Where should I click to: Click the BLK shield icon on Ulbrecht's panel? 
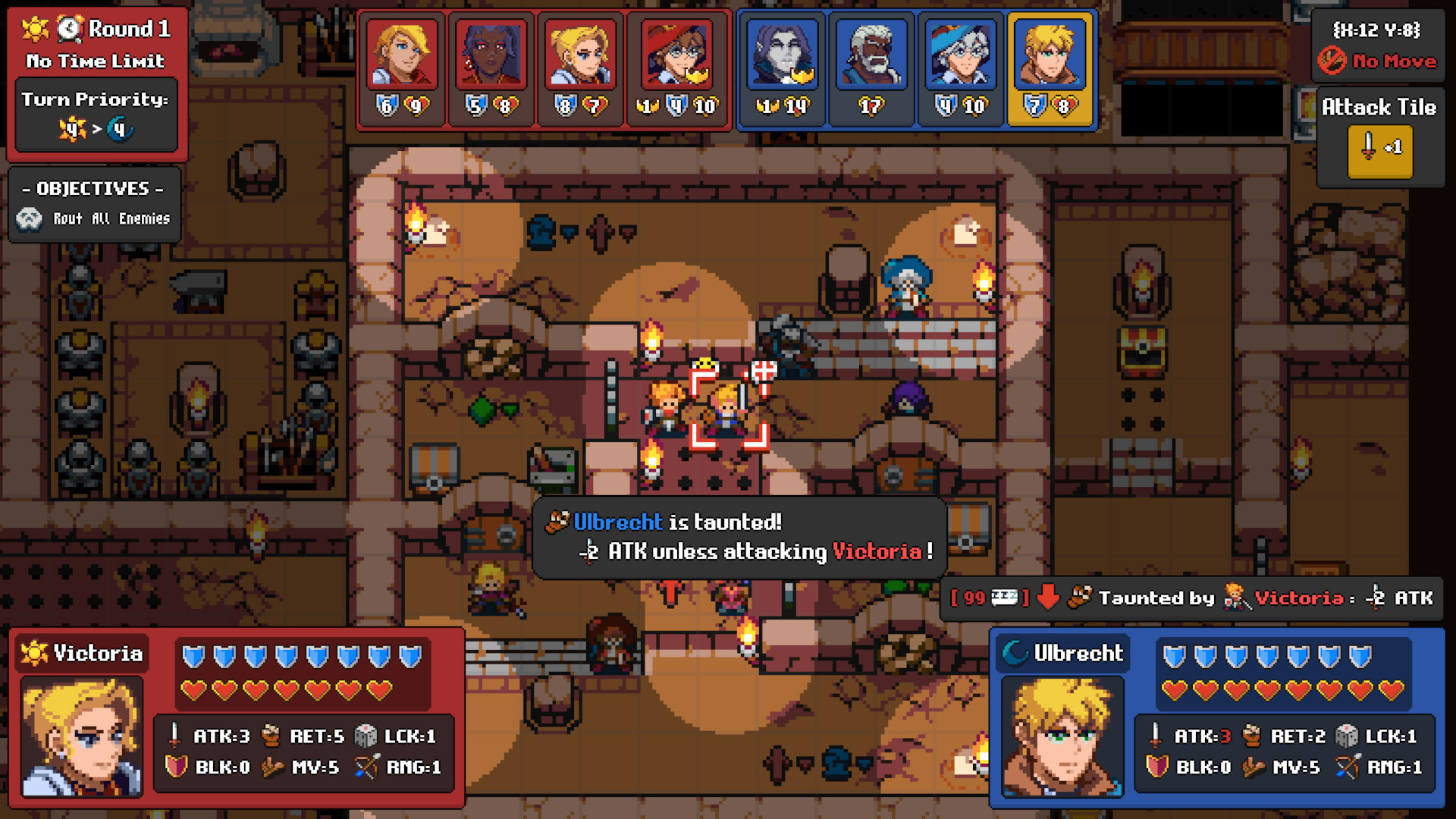1155,767
